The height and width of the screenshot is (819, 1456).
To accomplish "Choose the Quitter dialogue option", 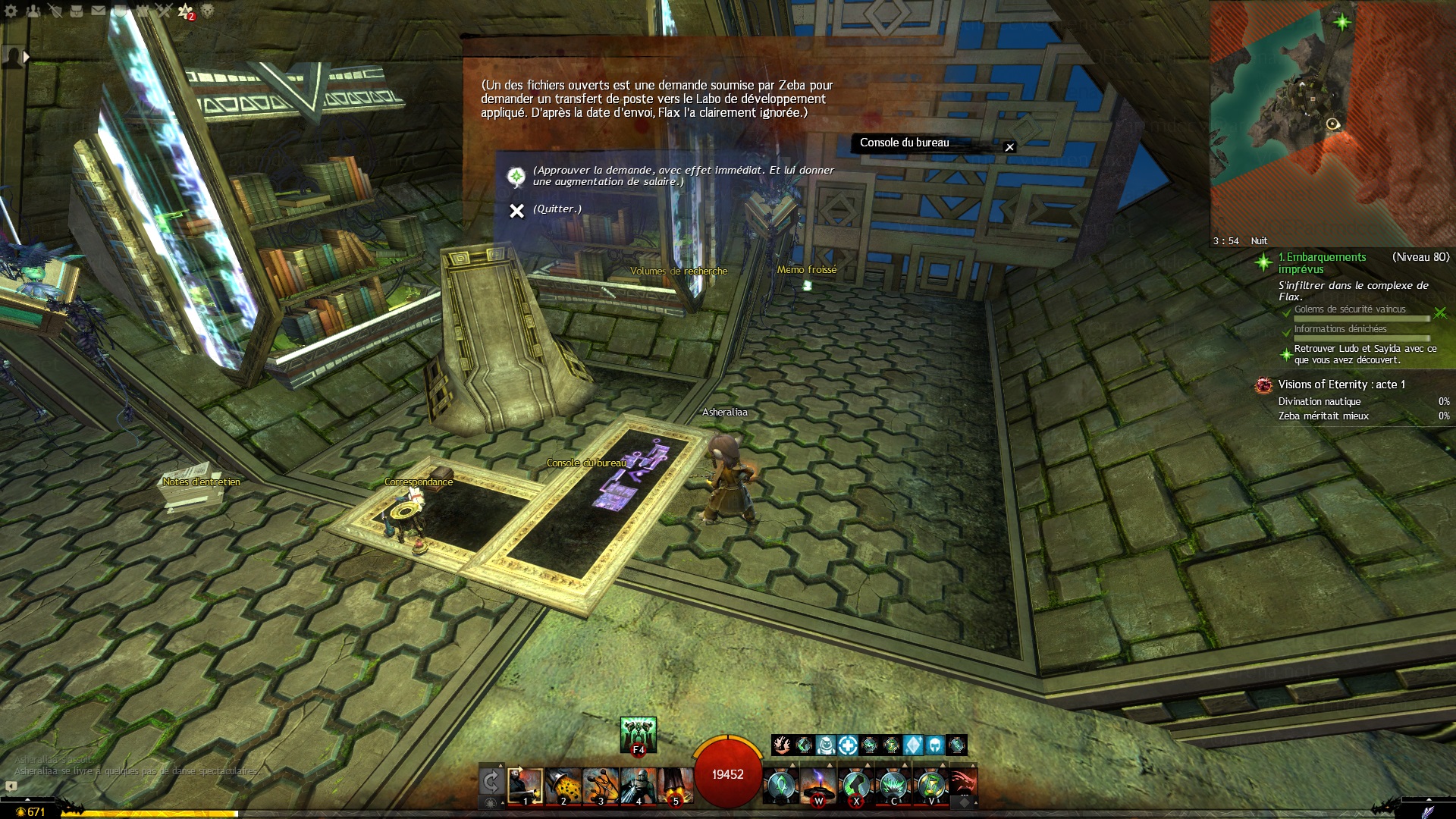I will [557, 209].
